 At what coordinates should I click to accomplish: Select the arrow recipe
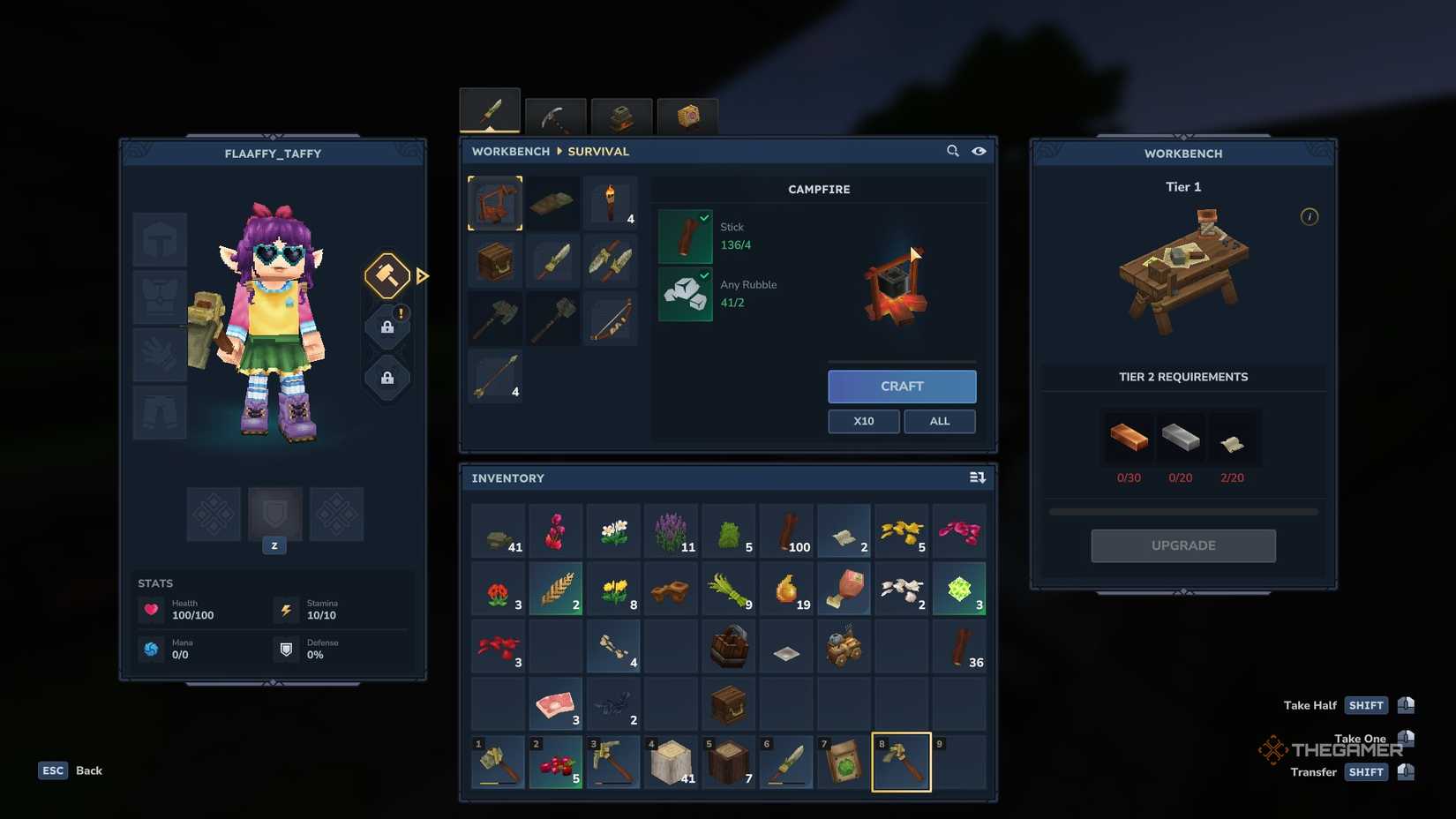(x=494, y=377)
